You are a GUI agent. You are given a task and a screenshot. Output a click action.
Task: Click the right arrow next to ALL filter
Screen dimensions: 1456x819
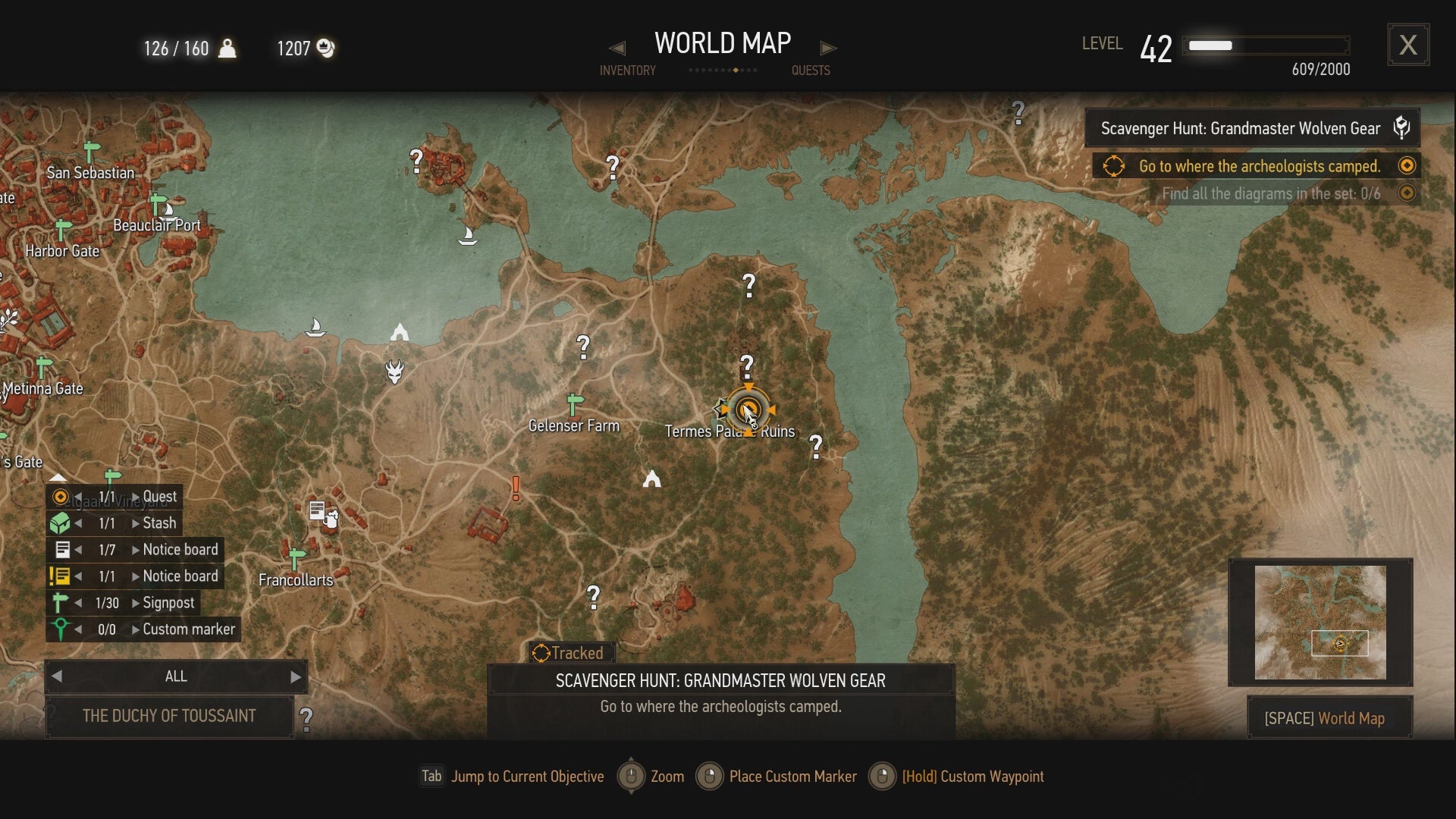pyautogui.click(x=296, y=676)
